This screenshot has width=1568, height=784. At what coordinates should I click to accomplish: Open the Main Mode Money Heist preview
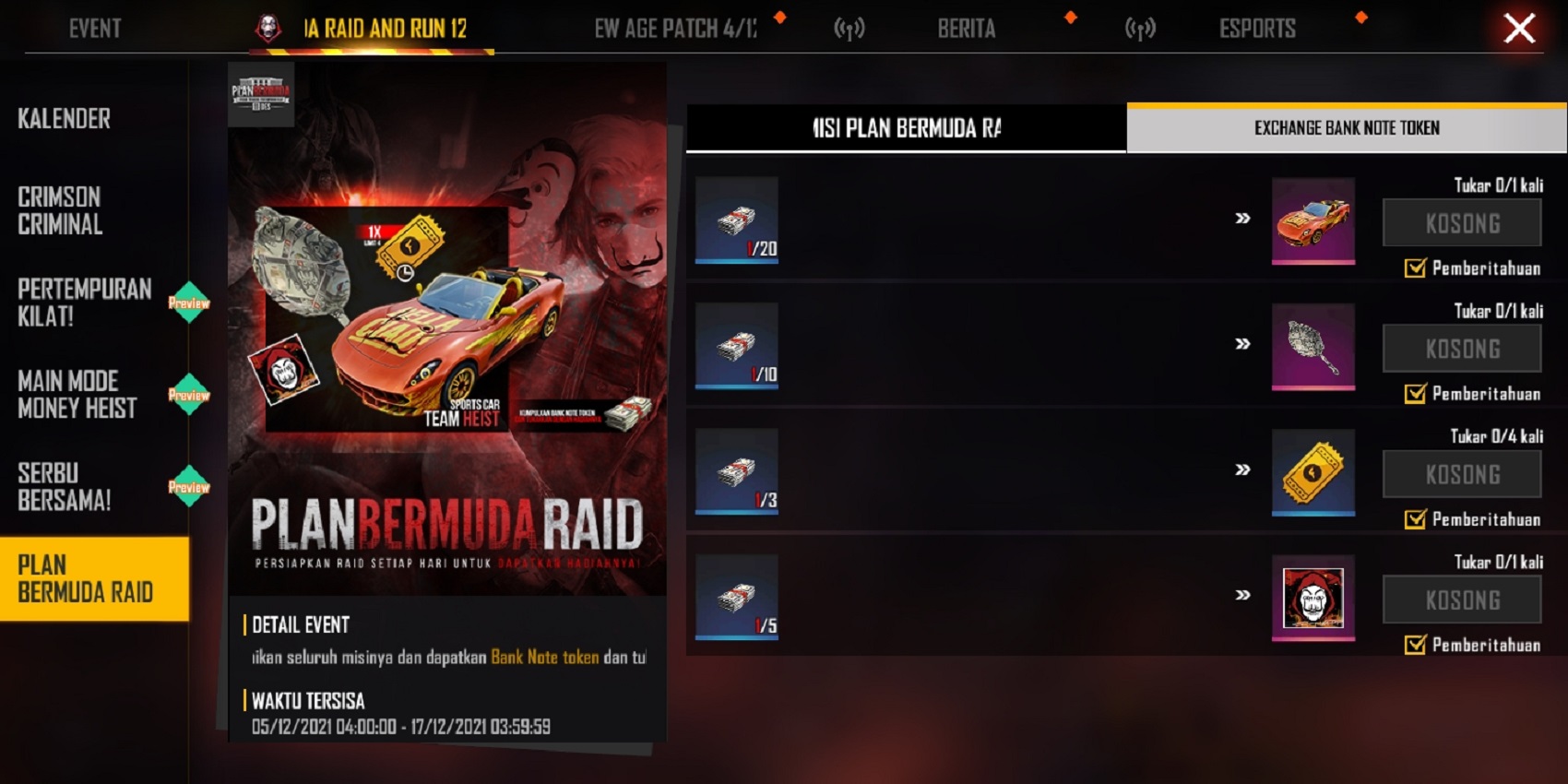[x=187, y=394]
